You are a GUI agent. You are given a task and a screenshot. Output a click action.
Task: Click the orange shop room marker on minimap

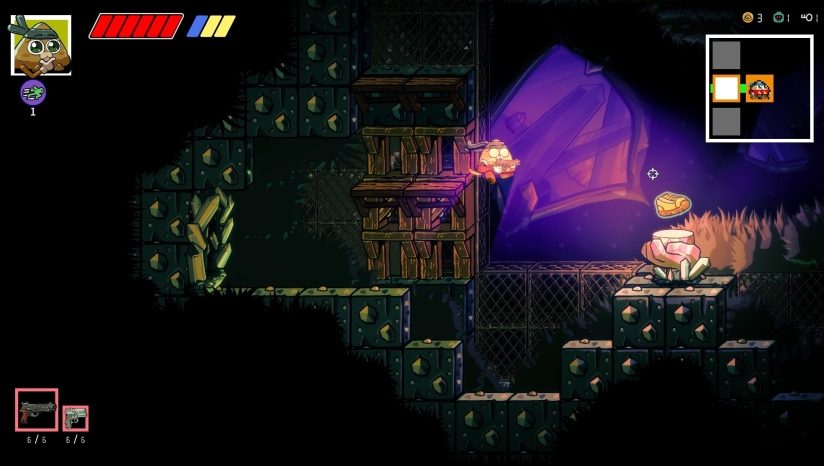coord(760,88)
